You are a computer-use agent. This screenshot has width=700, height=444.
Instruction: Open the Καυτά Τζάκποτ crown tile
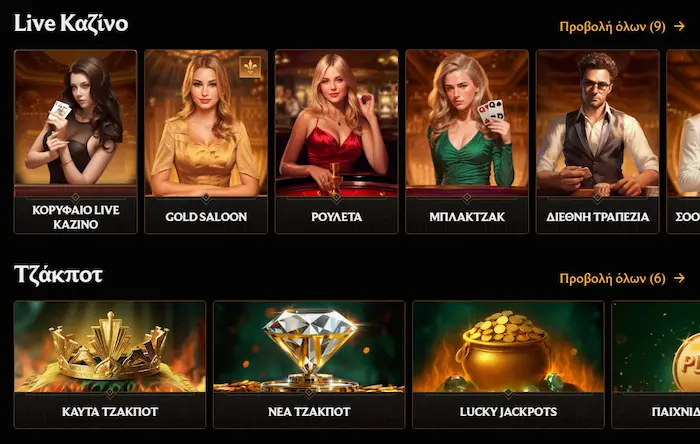pyautogui.click(x=110, y=363)
